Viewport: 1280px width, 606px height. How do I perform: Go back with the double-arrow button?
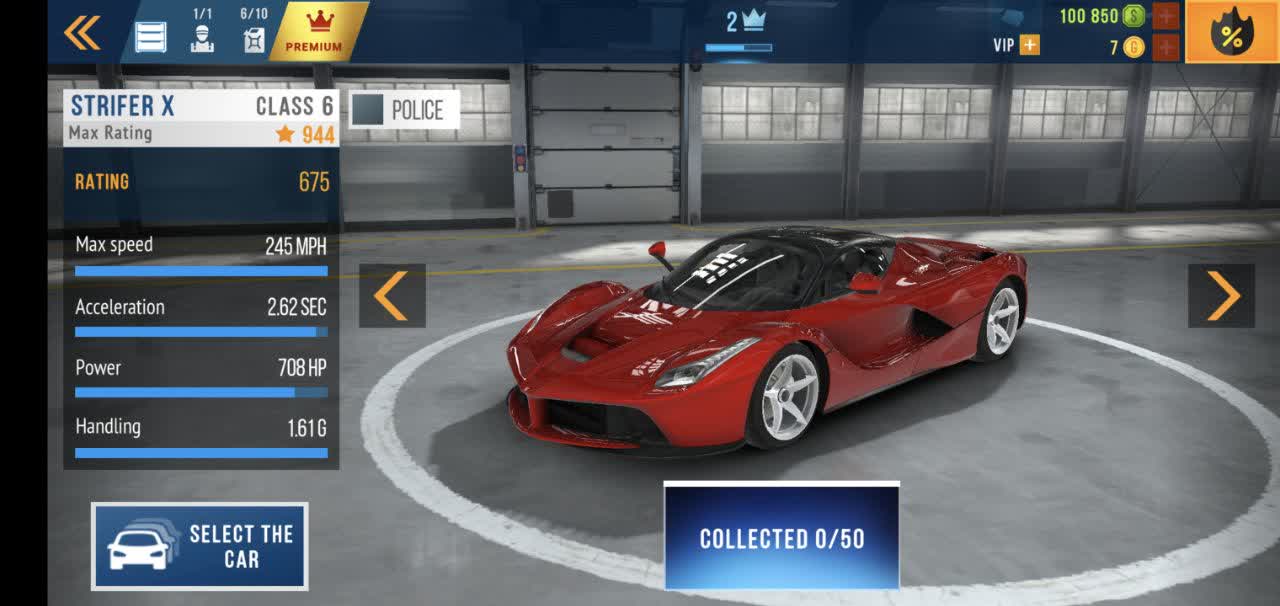pyautogui.click(x=82, y=33)
